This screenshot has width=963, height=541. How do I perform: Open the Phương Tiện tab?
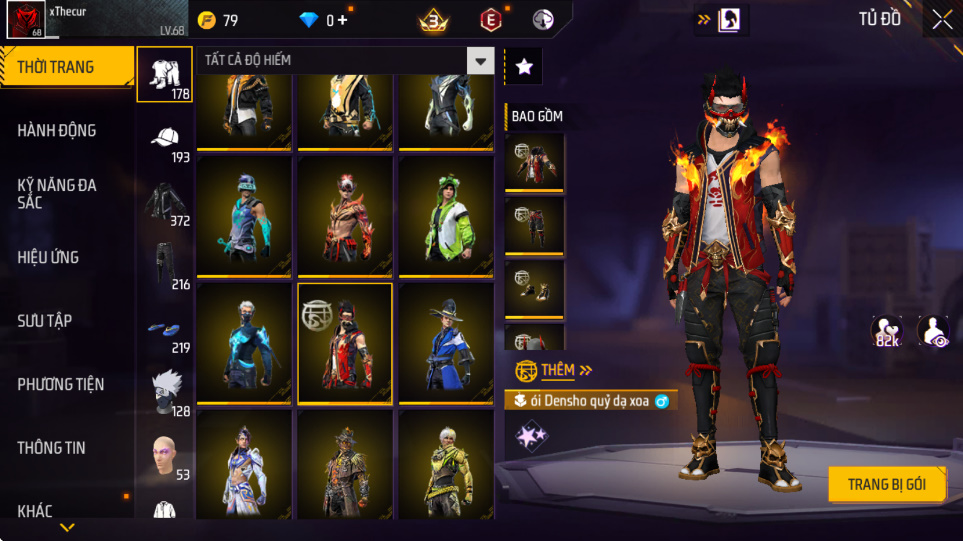pyautogui.click(x=60, y=384)
